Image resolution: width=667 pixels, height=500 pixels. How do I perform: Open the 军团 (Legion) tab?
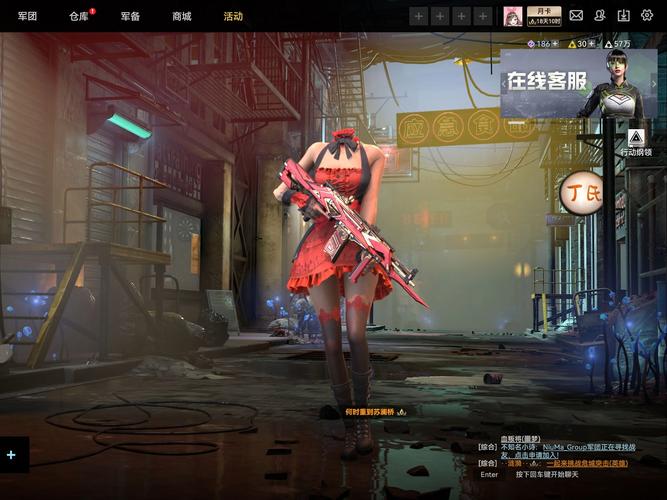27,16
